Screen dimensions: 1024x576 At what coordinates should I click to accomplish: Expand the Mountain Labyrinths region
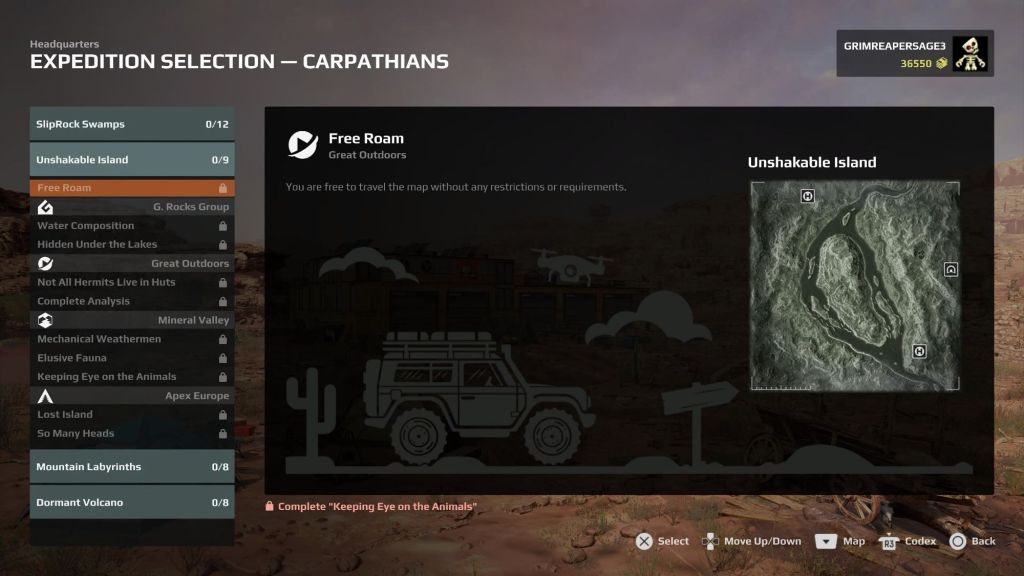(132, 467)
